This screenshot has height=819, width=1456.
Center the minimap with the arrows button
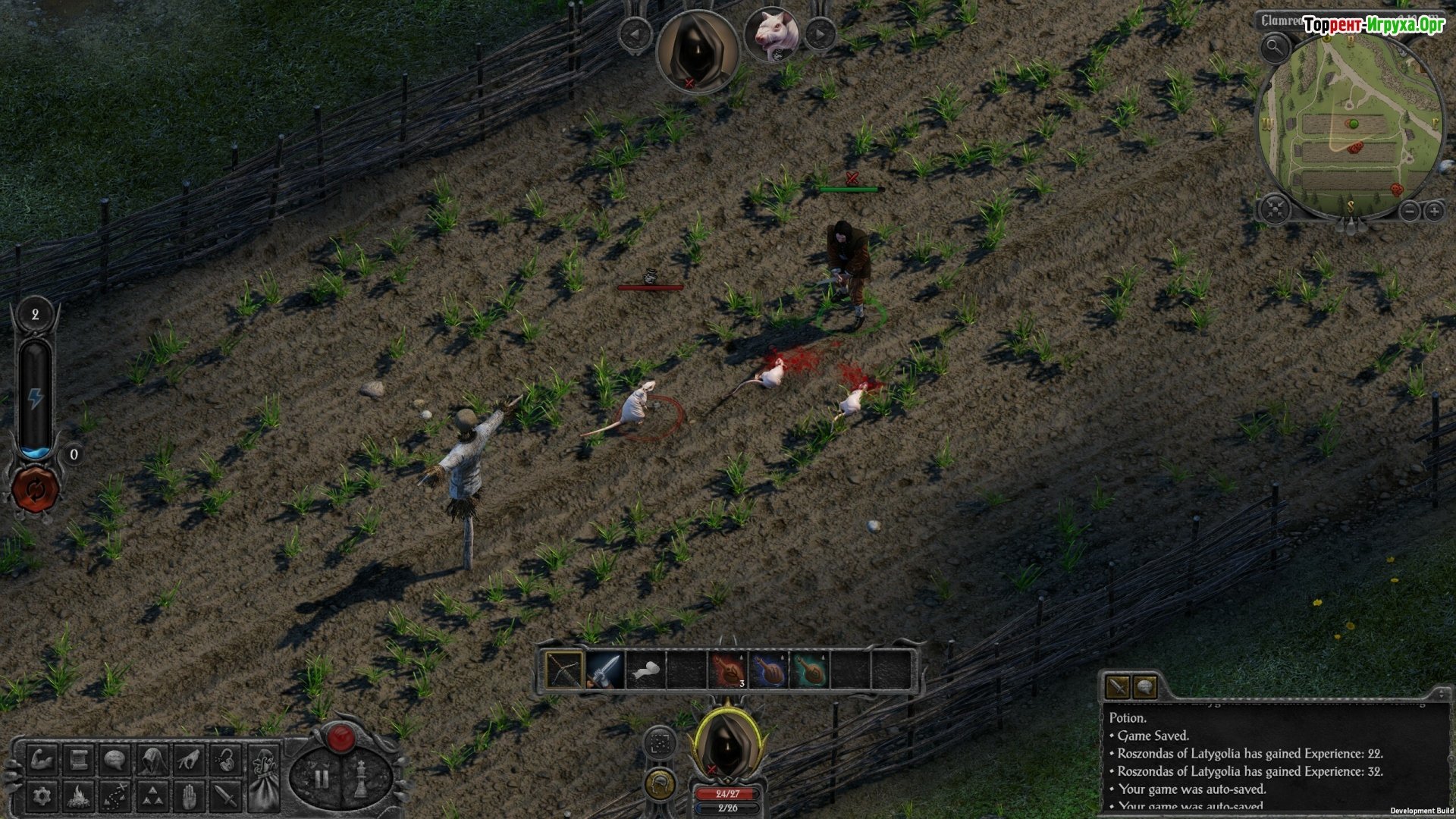tap(1275, 209)
